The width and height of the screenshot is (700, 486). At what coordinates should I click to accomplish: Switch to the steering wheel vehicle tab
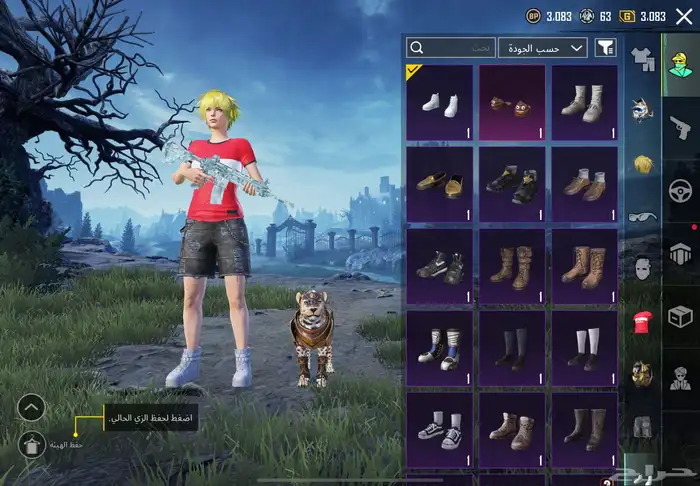click(680, 189)
